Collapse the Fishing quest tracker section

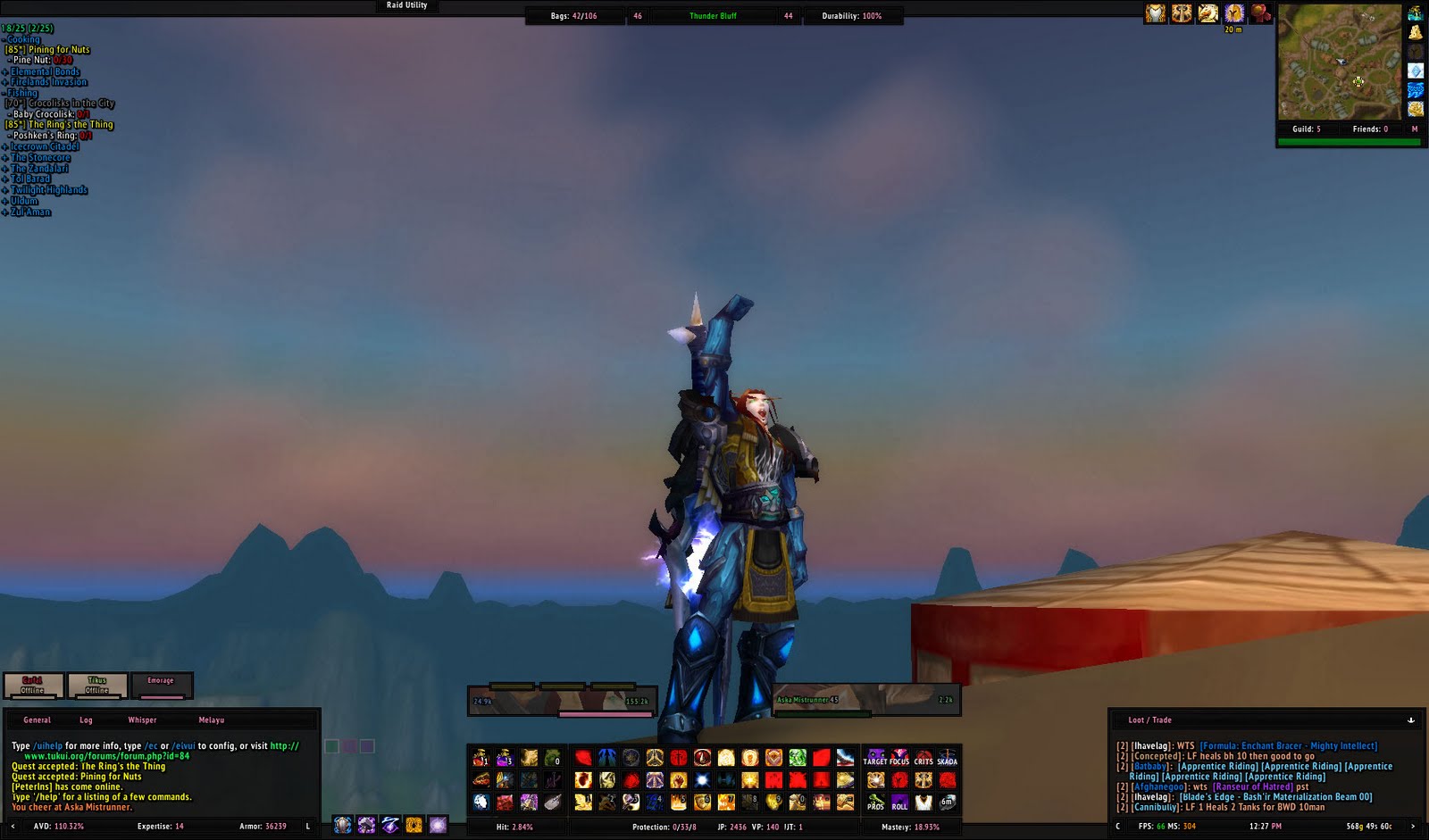click(x=21, y=92)
